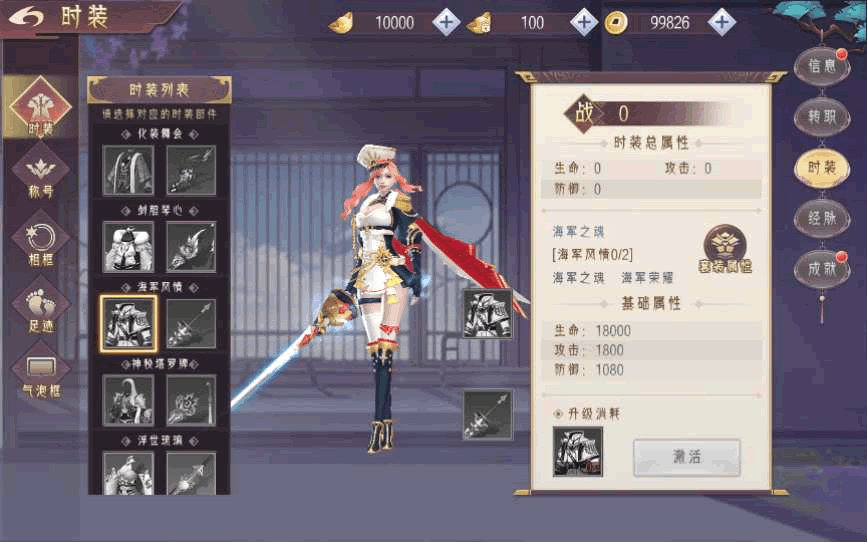View the 套装属性 set attributes

coord(725,250)
